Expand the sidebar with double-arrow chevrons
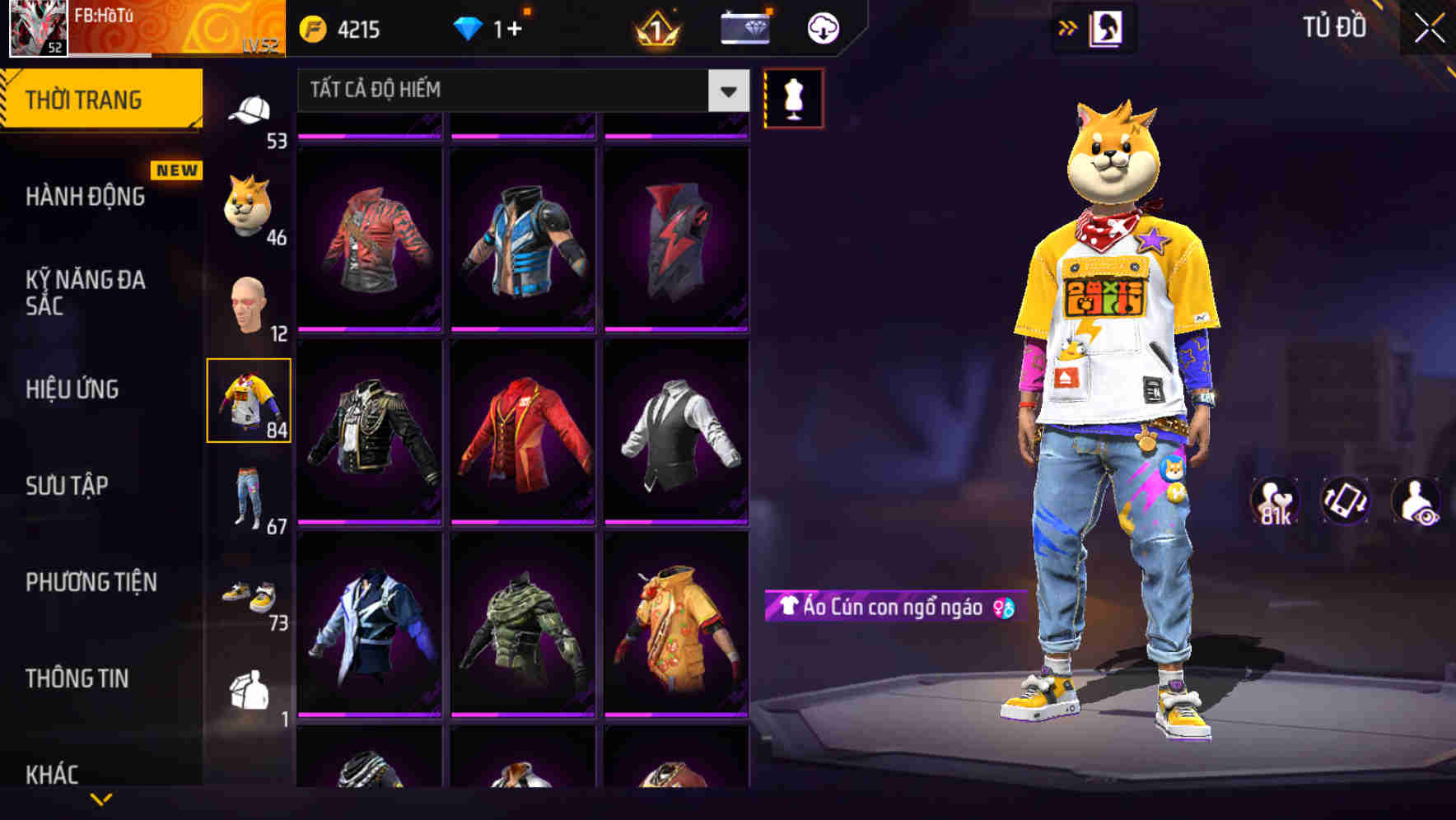 [x=1068, y=26]
